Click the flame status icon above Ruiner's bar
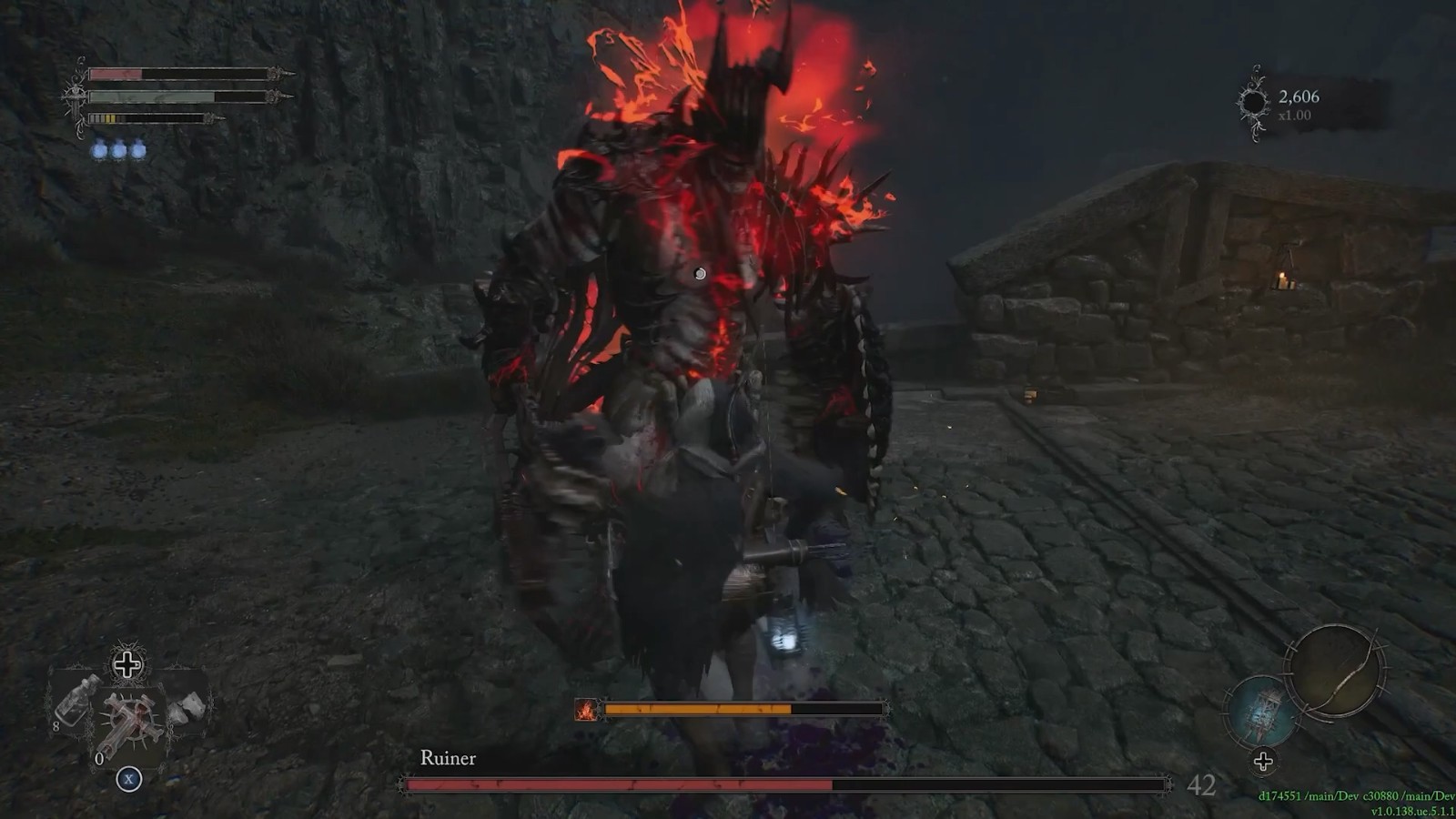This screenshot has height=819, width=1456. (587, 709)
